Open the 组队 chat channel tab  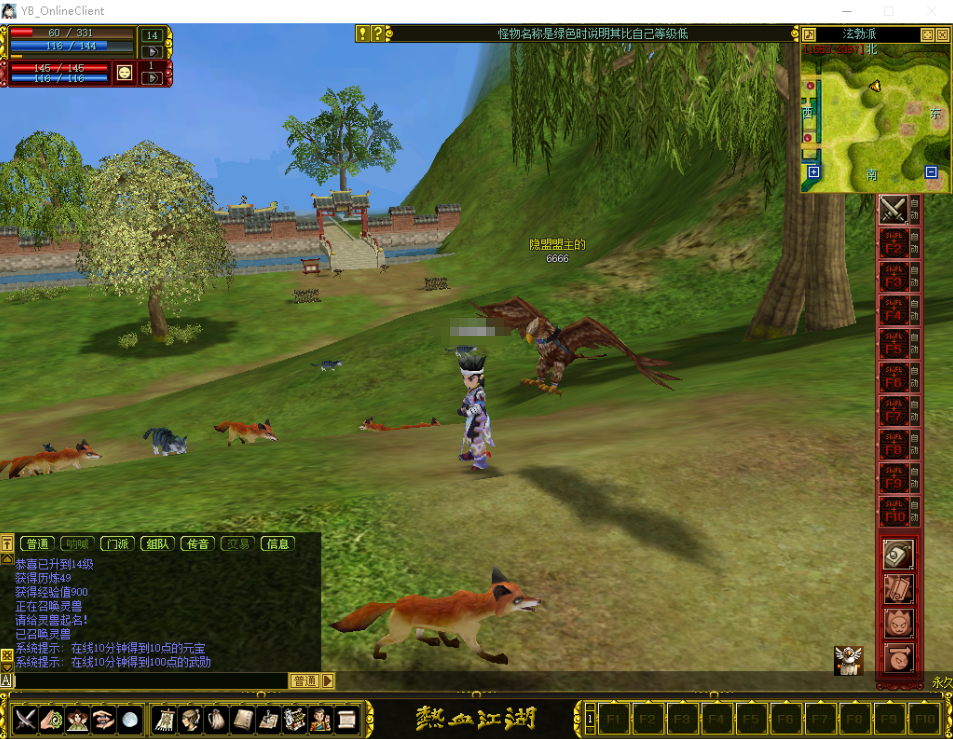157,544
